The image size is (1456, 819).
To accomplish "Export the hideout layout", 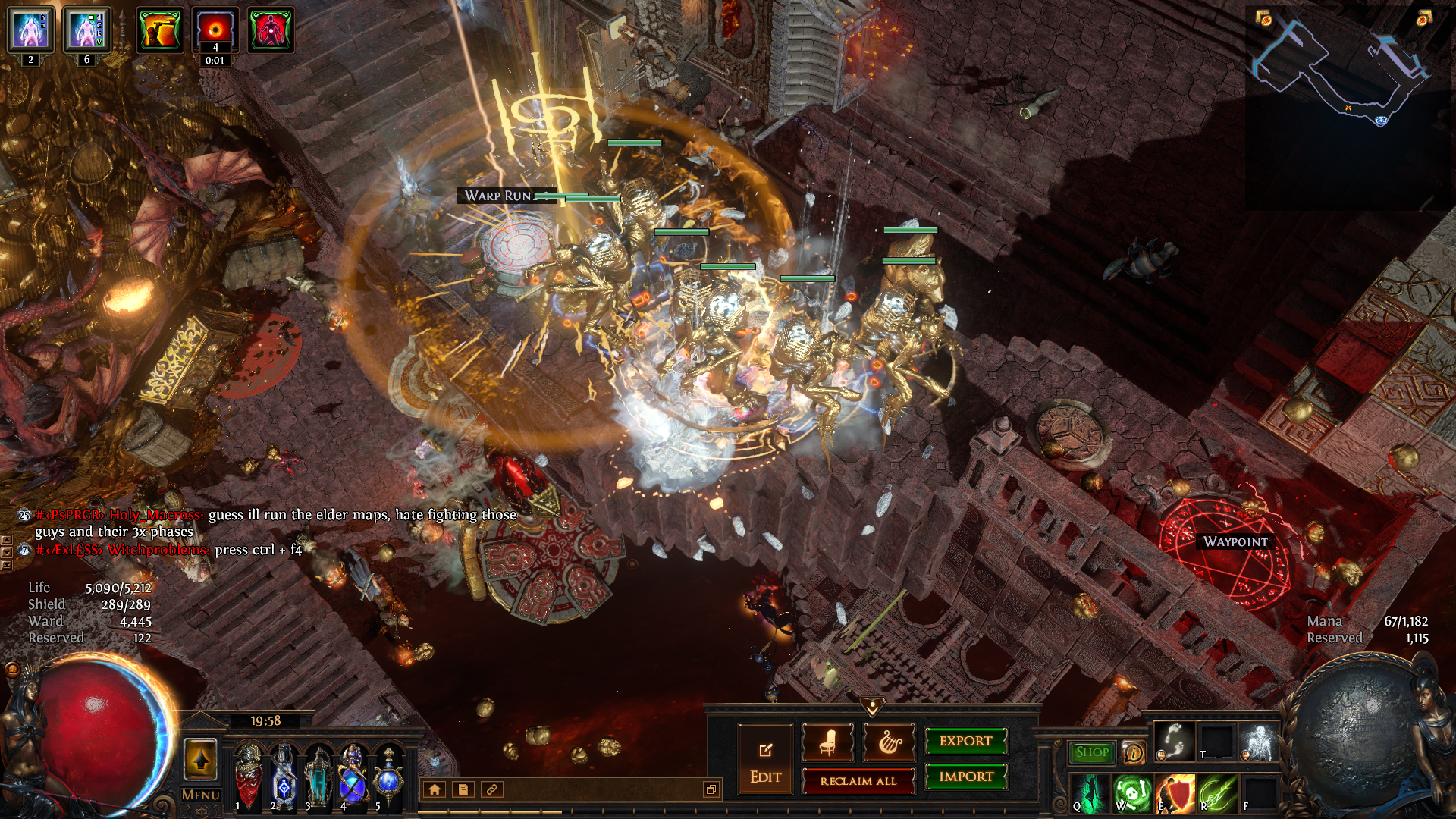I will (x=965, y=741).
